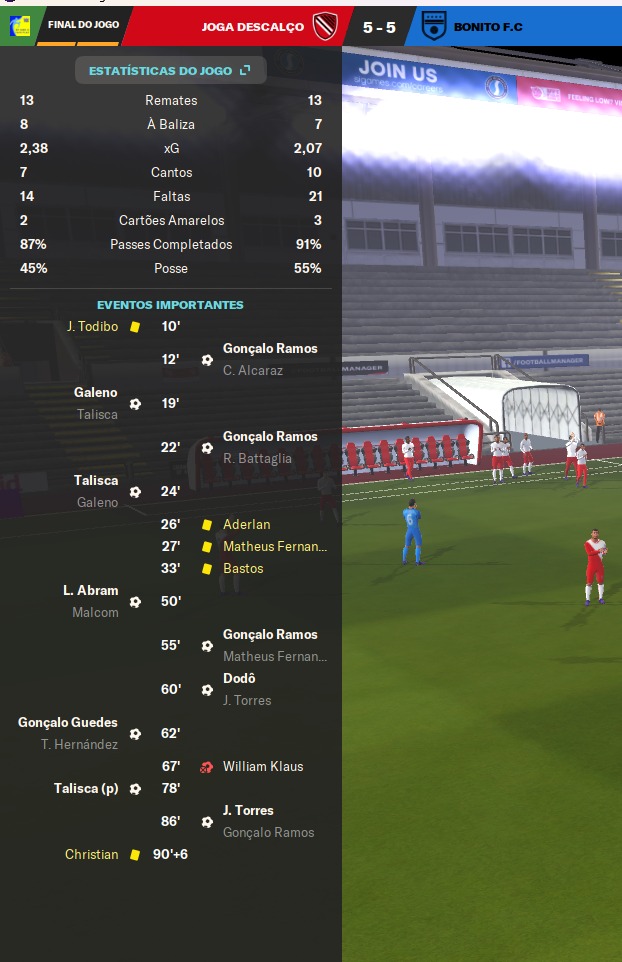Open Dodô's goal event
Image resolution: width=622 pixels, height=962 pixels.
(239, 678)
